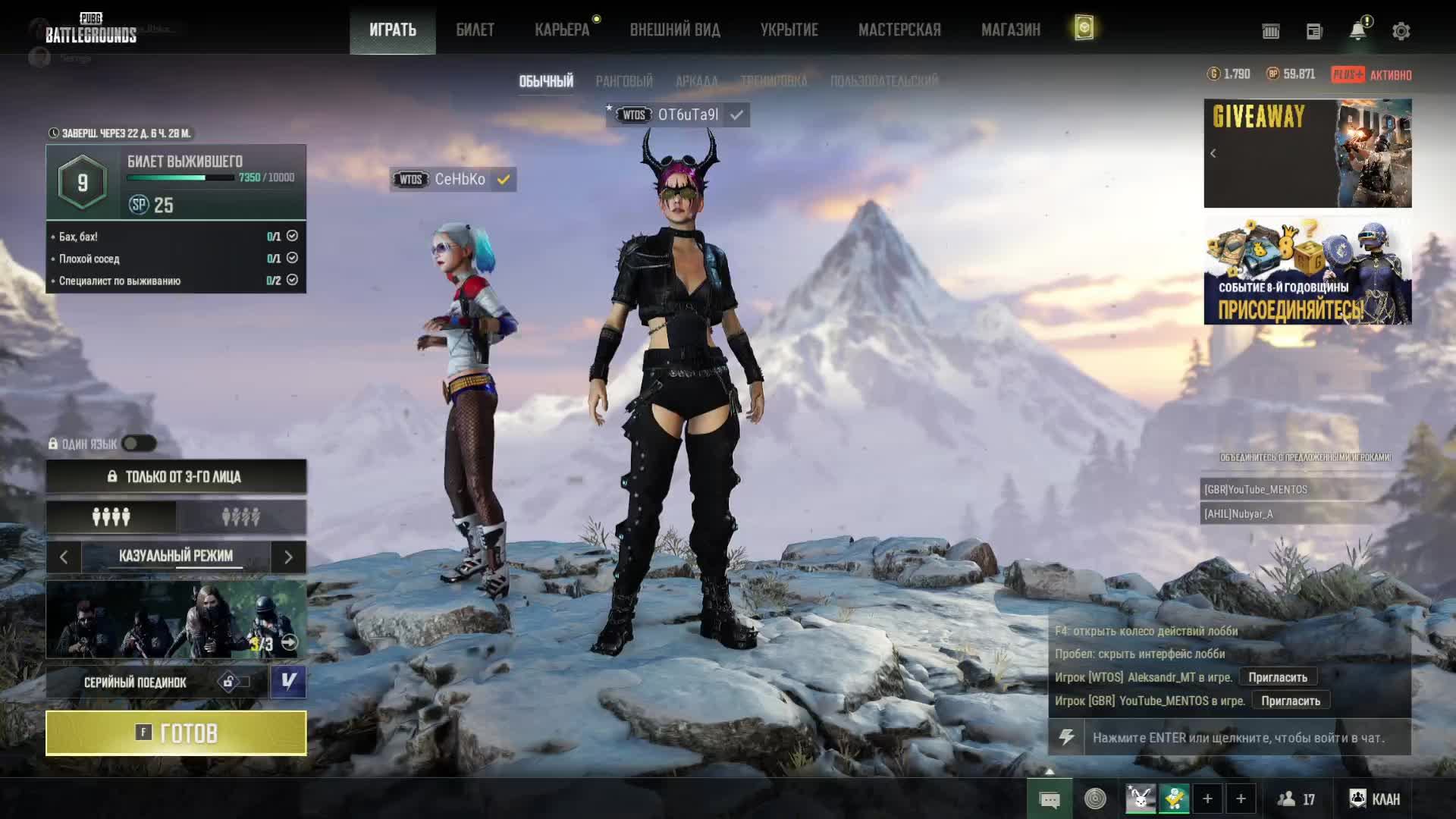Open the КЛАН clan panel
Viewport: 1456px width, 819px height.
pos(1375,799)
